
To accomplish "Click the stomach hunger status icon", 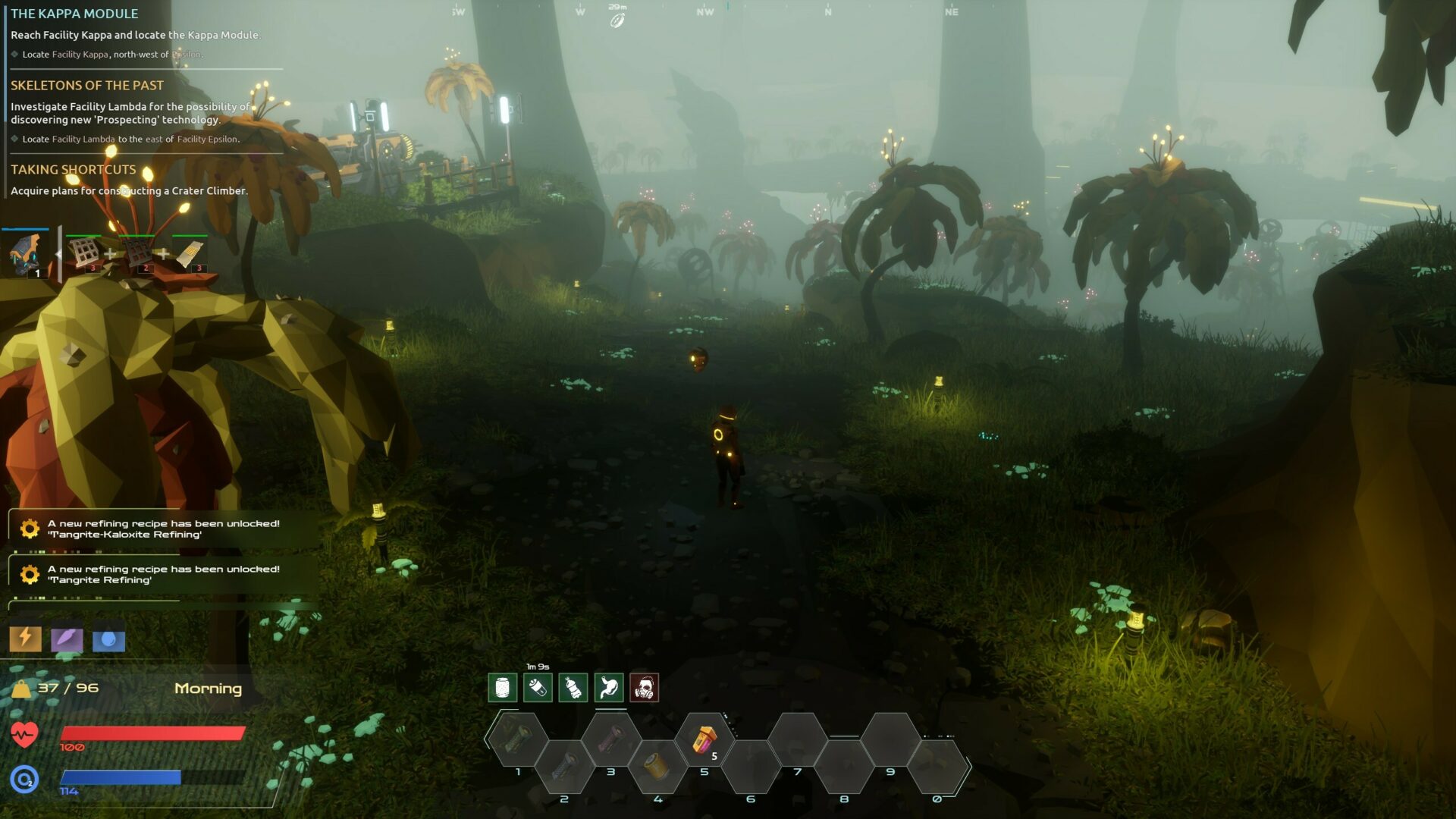I will click(x=609, y=688).
